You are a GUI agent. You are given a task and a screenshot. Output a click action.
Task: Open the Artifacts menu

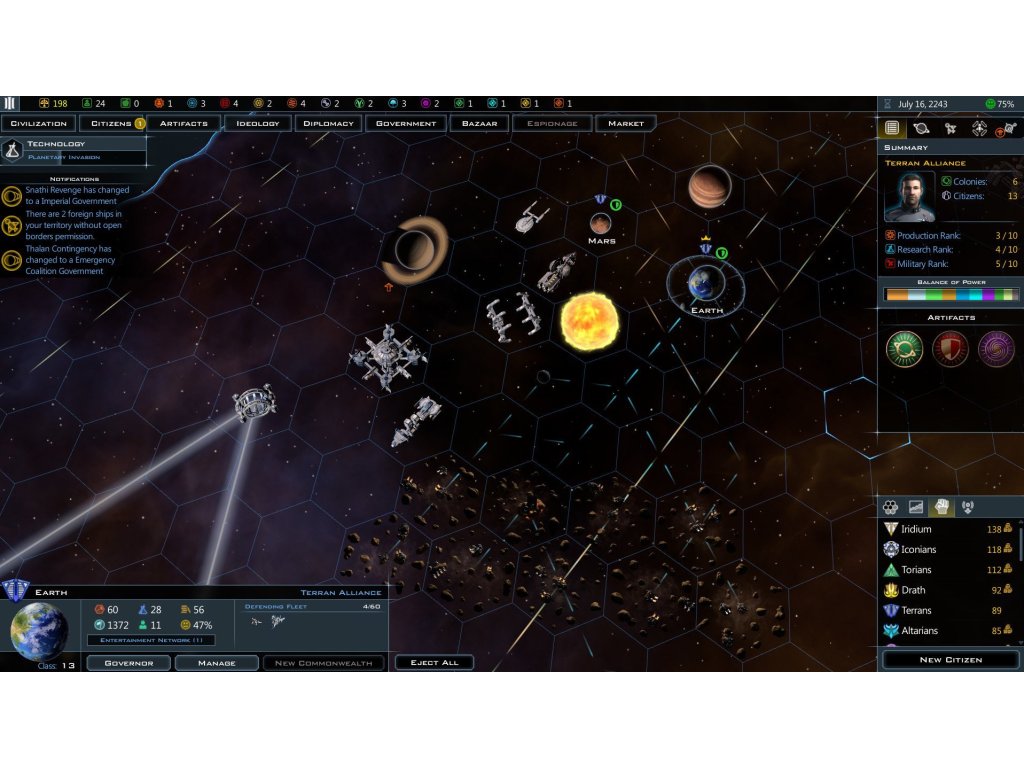(184, 124)
